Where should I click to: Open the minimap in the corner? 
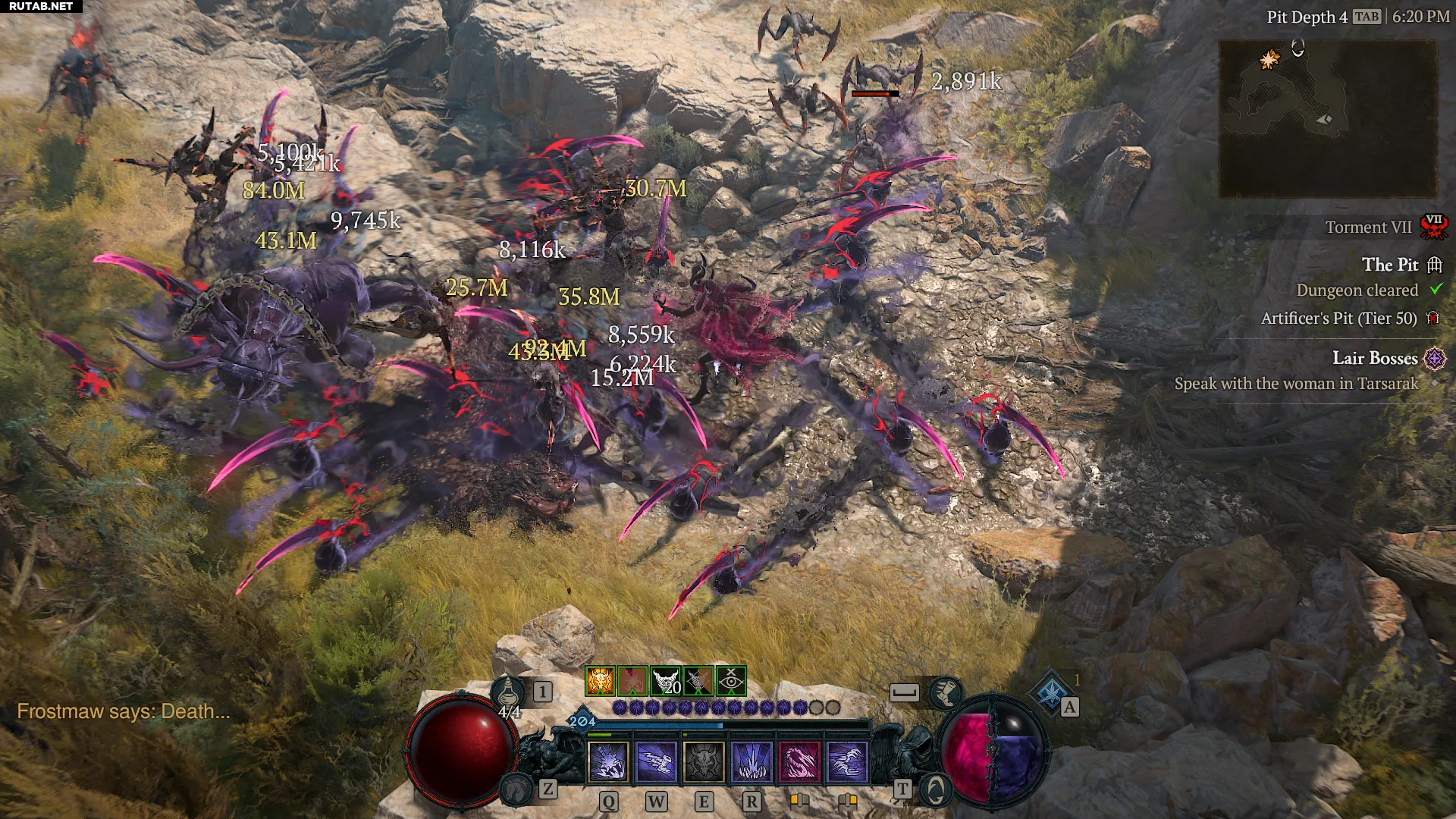[1328, 119]
